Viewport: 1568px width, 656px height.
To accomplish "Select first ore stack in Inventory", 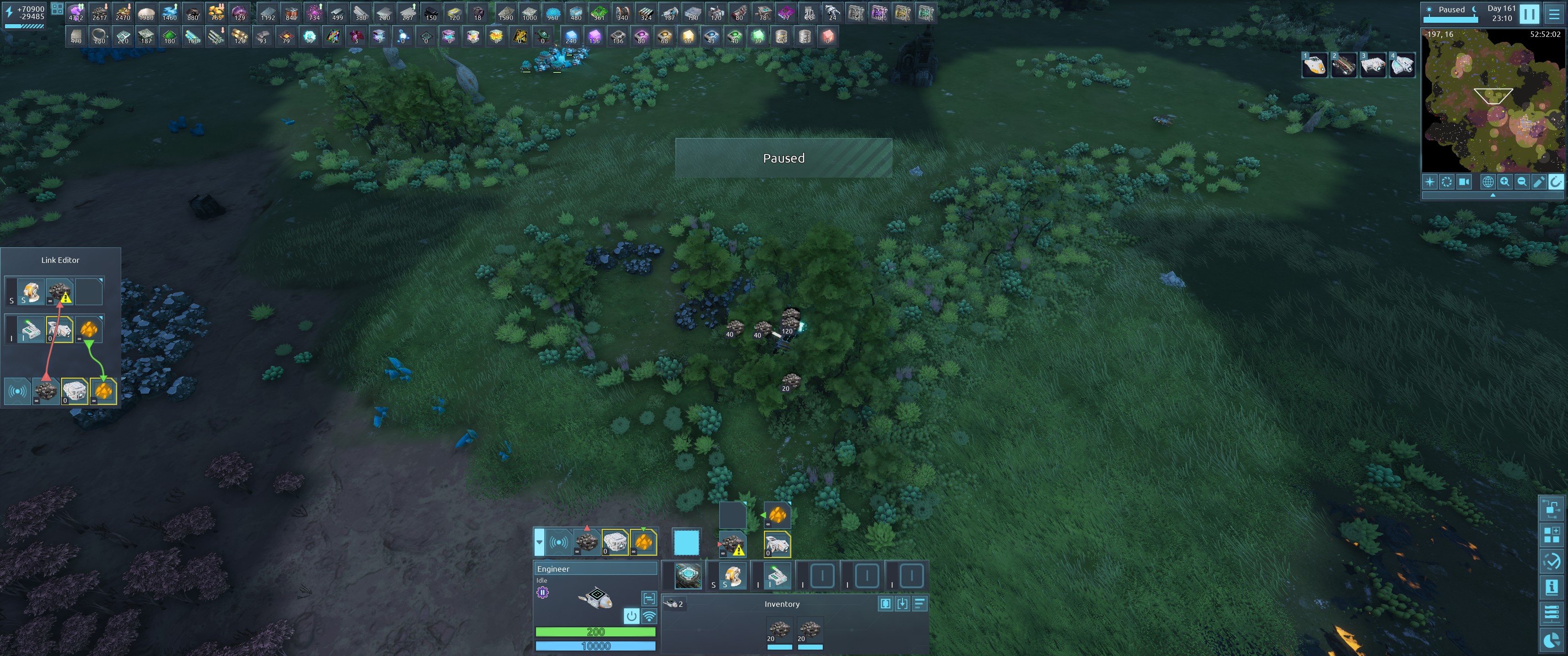I will click(779, 630).
